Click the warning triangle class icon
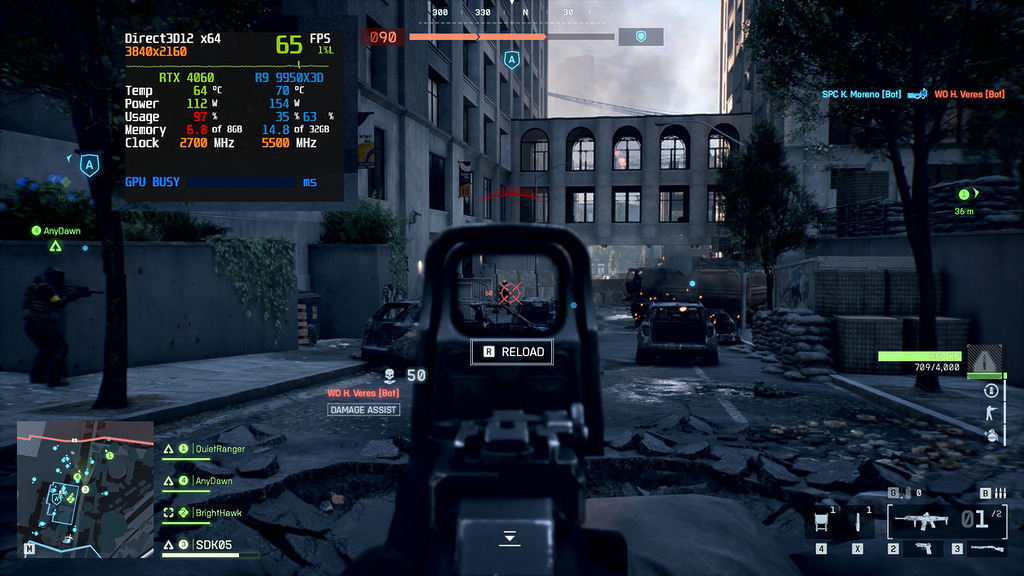 pos(984,360)
